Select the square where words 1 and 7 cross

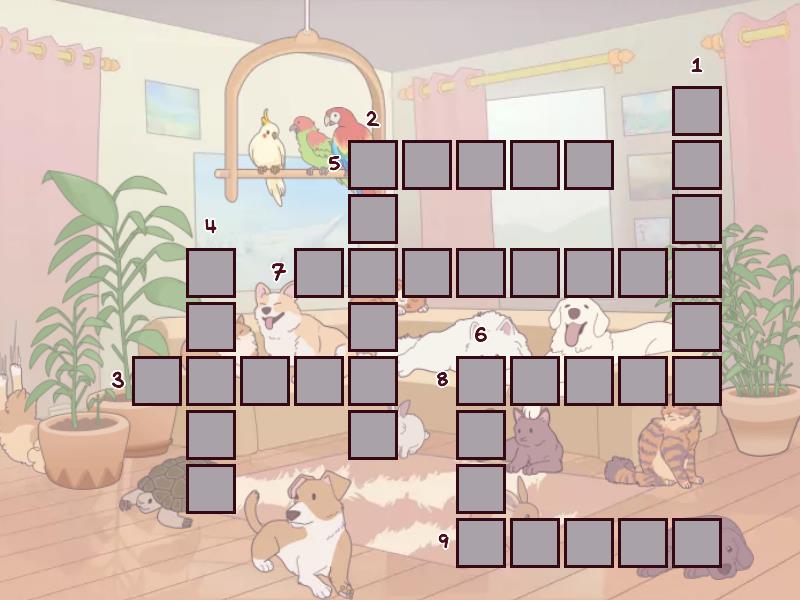tap(697, 273)
